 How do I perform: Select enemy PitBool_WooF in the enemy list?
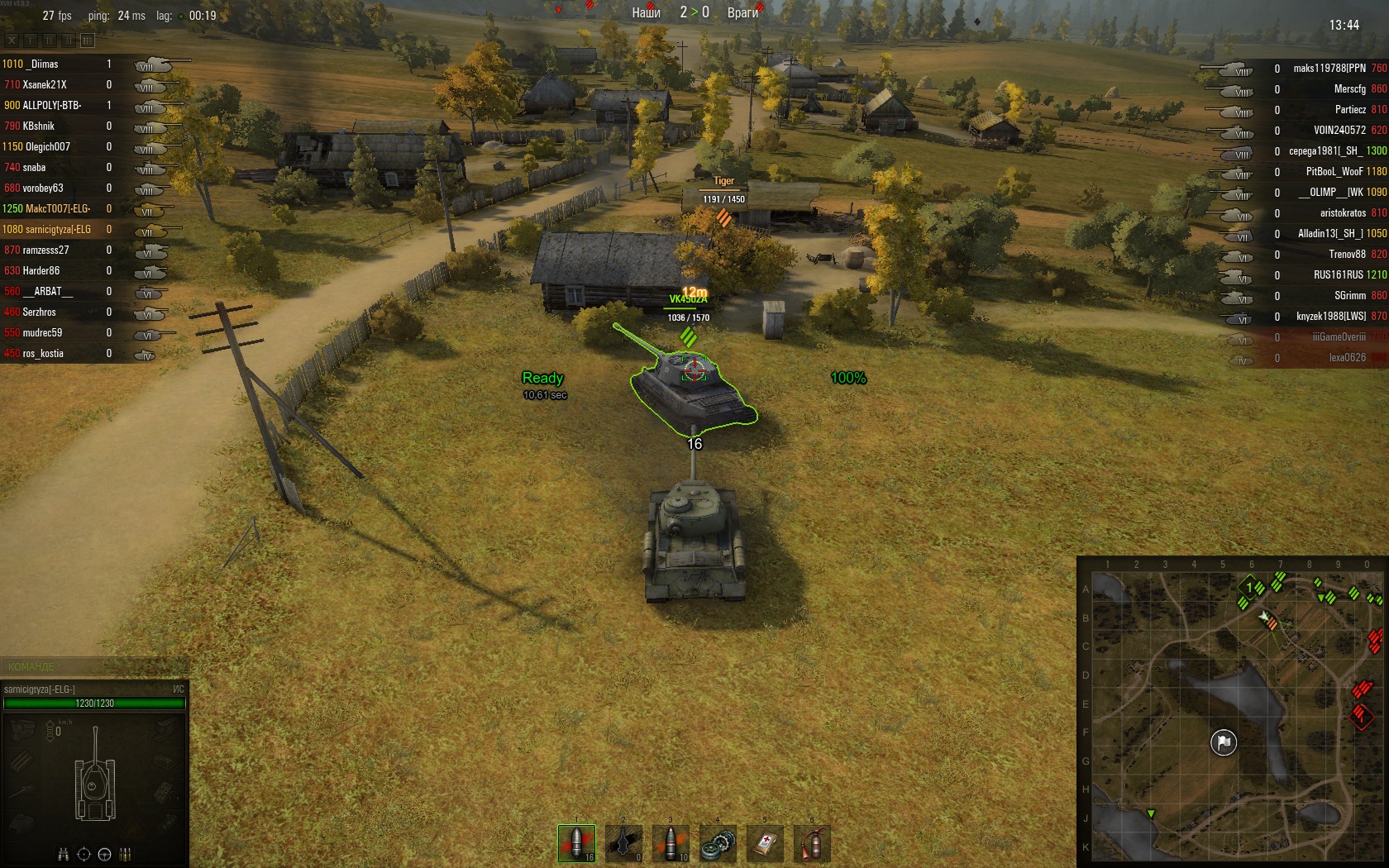point(1334,172)
